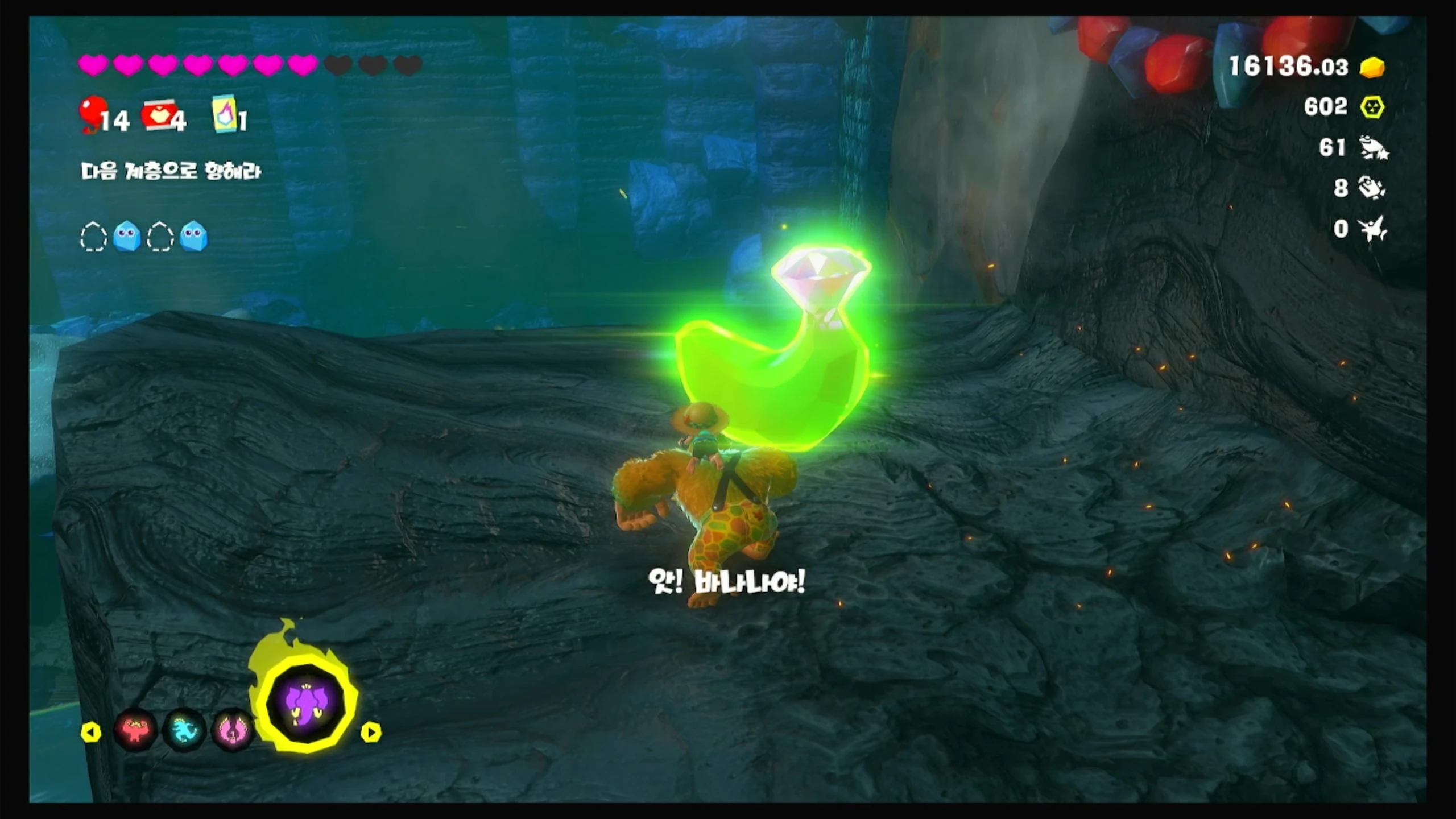Switch to the red Kong Bananza
Image resolution: width=1456 pixels, height=819 pixels.
135,730
